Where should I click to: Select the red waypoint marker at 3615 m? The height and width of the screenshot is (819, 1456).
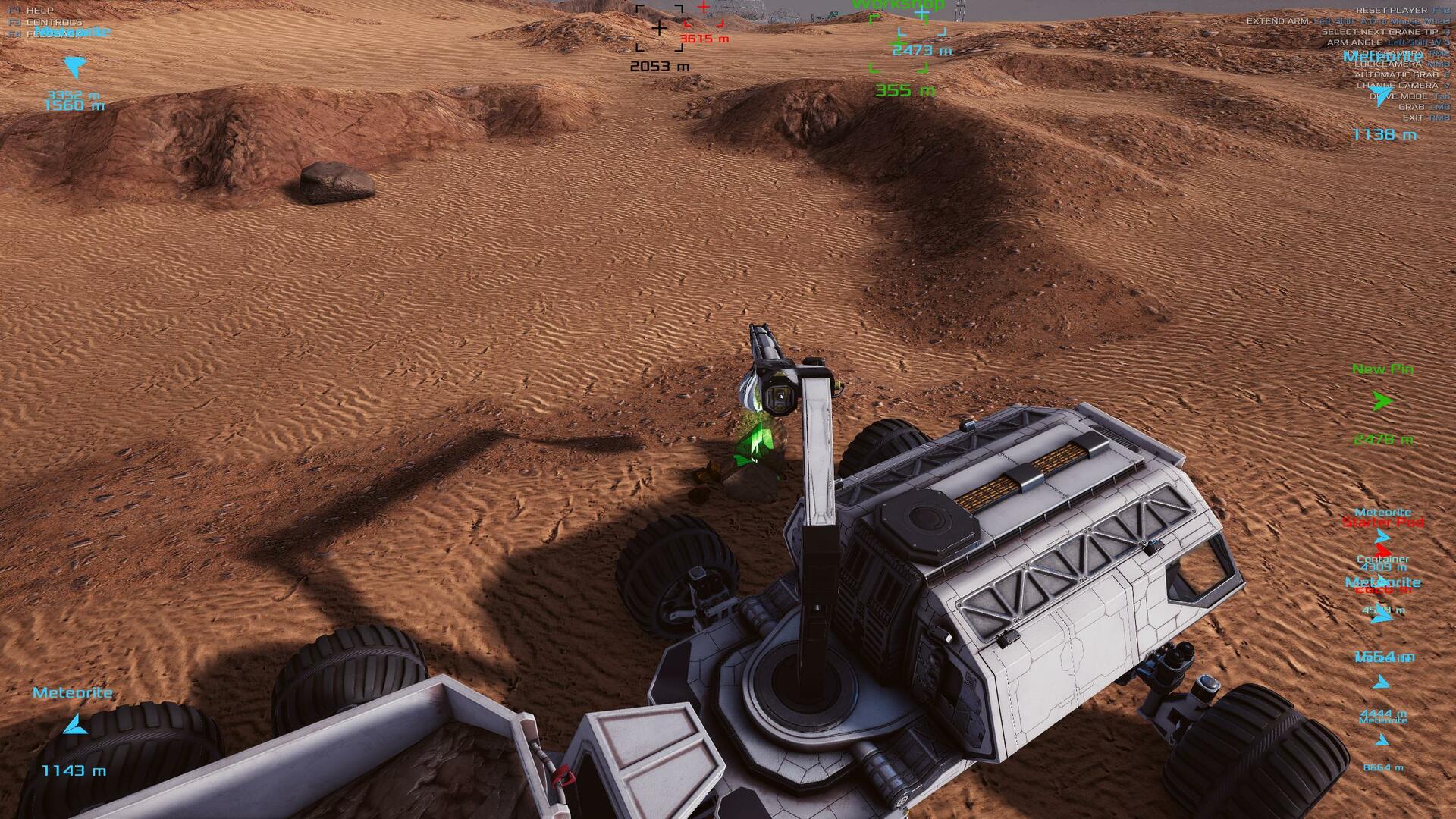704,9
